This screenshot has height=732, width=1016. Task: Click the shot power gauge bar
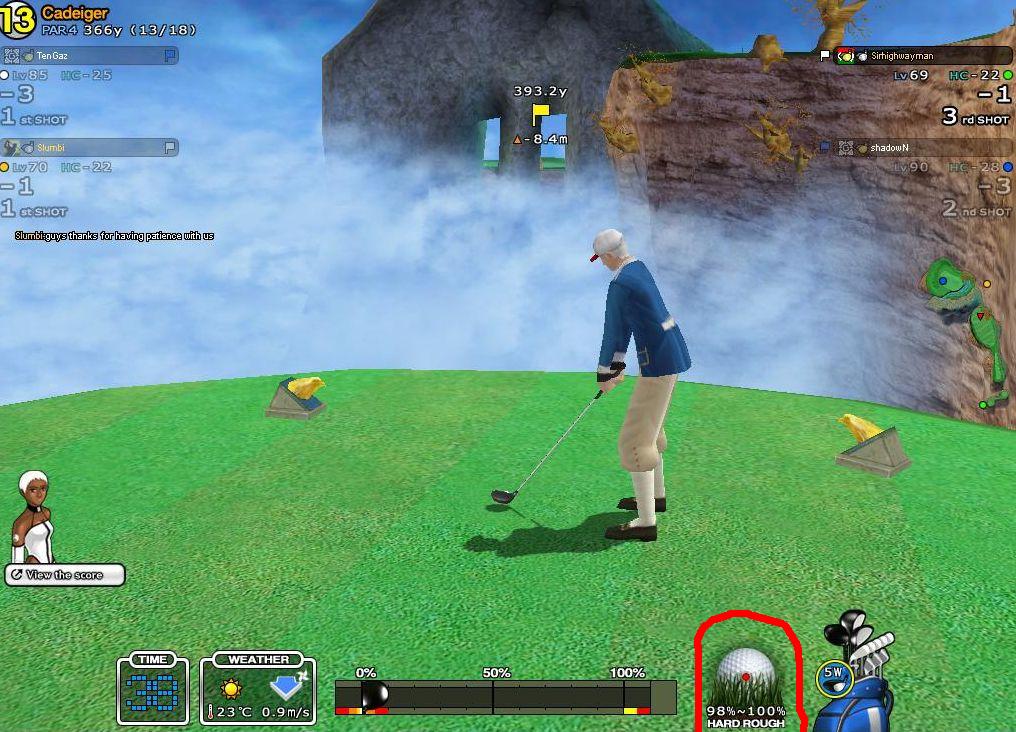(505, 696)
